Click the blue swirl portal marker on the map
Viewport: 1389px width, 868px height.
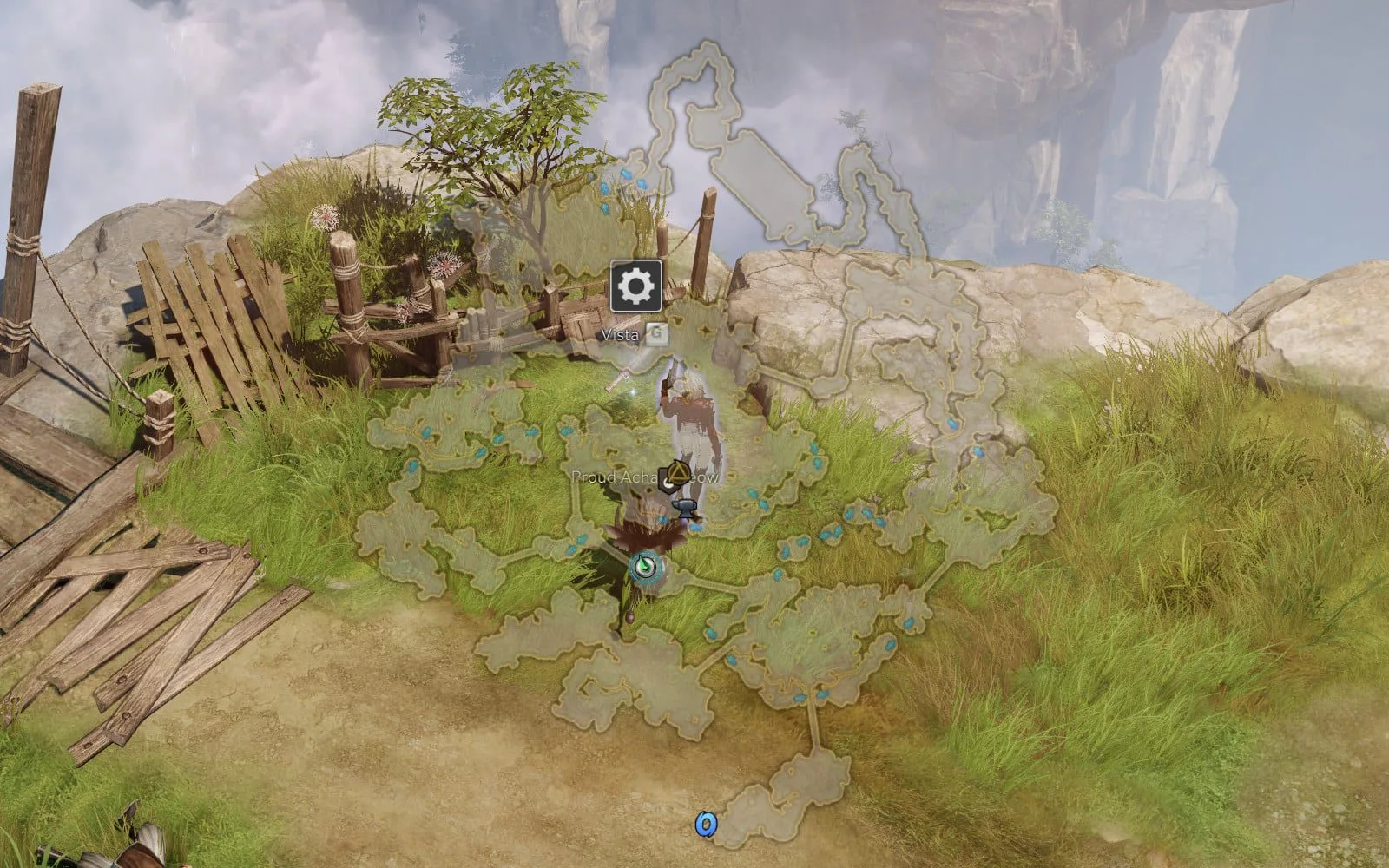click(707, 824)
